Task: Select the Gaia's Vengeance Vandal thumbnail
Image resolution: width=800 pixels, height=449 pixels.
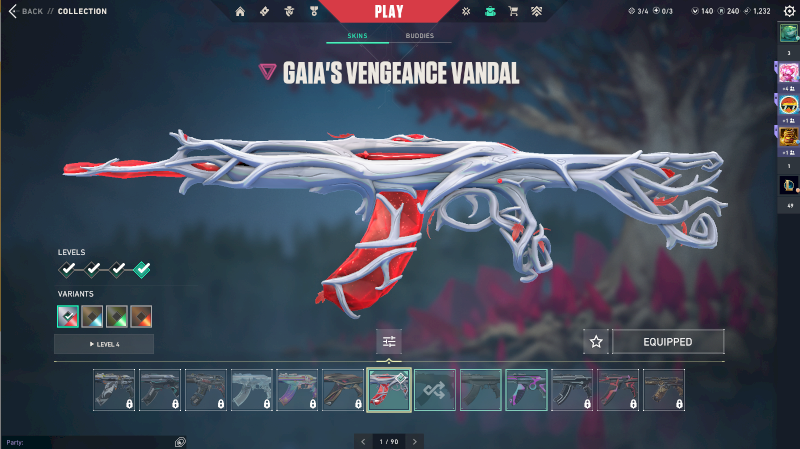Action: (x=389, y=390)
